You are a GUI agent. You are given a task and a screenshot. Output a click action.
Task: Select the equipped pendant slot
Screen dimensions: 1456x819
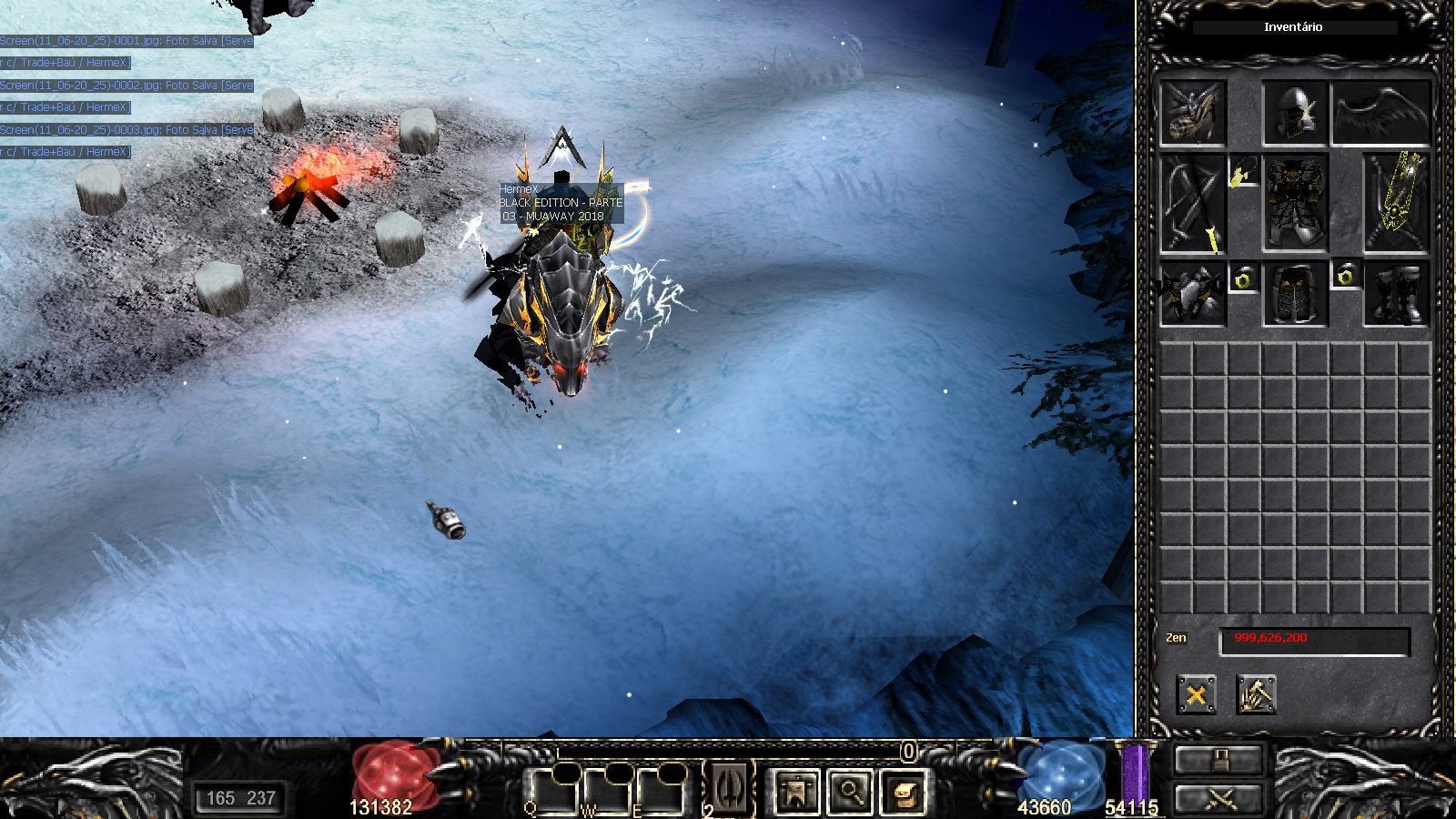pyautogui.click(x=1242, y=172)
